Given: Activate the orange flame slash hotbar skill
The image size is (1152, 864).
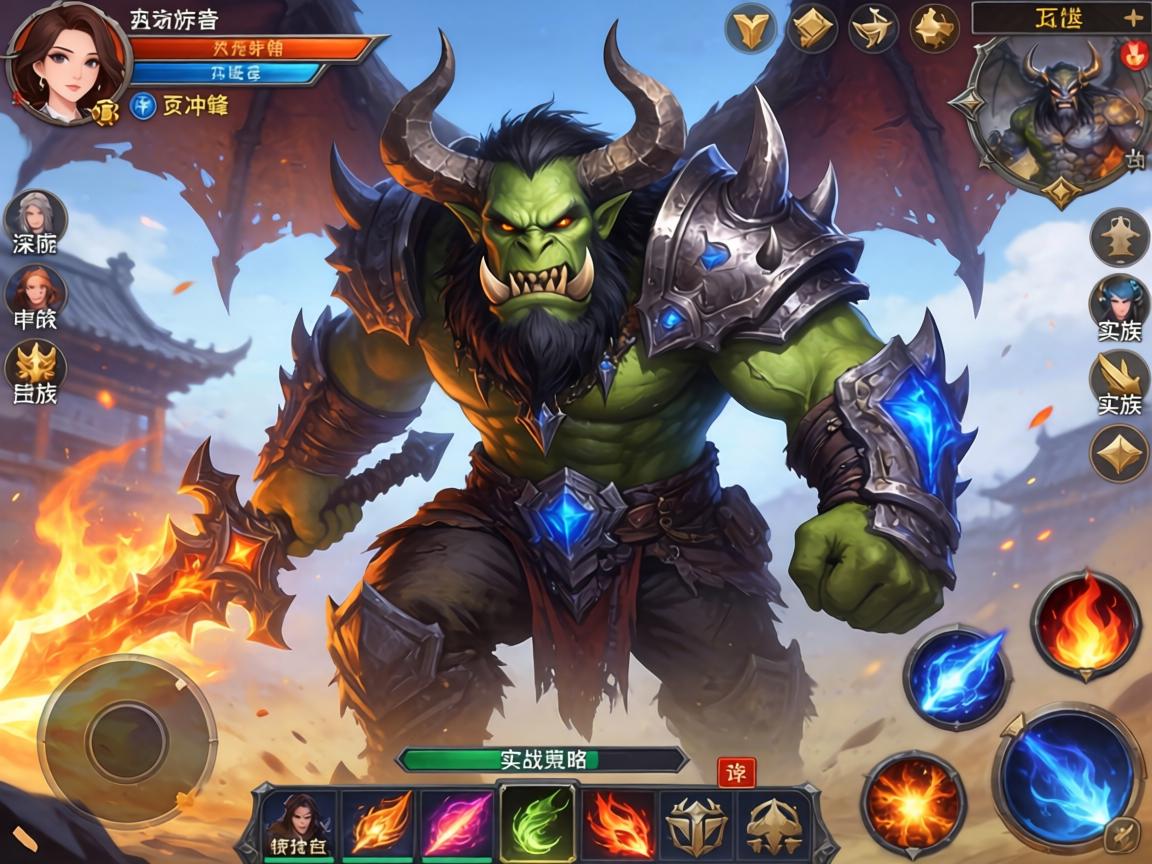Looking at the screenshot, I should [x=379, y=824].
